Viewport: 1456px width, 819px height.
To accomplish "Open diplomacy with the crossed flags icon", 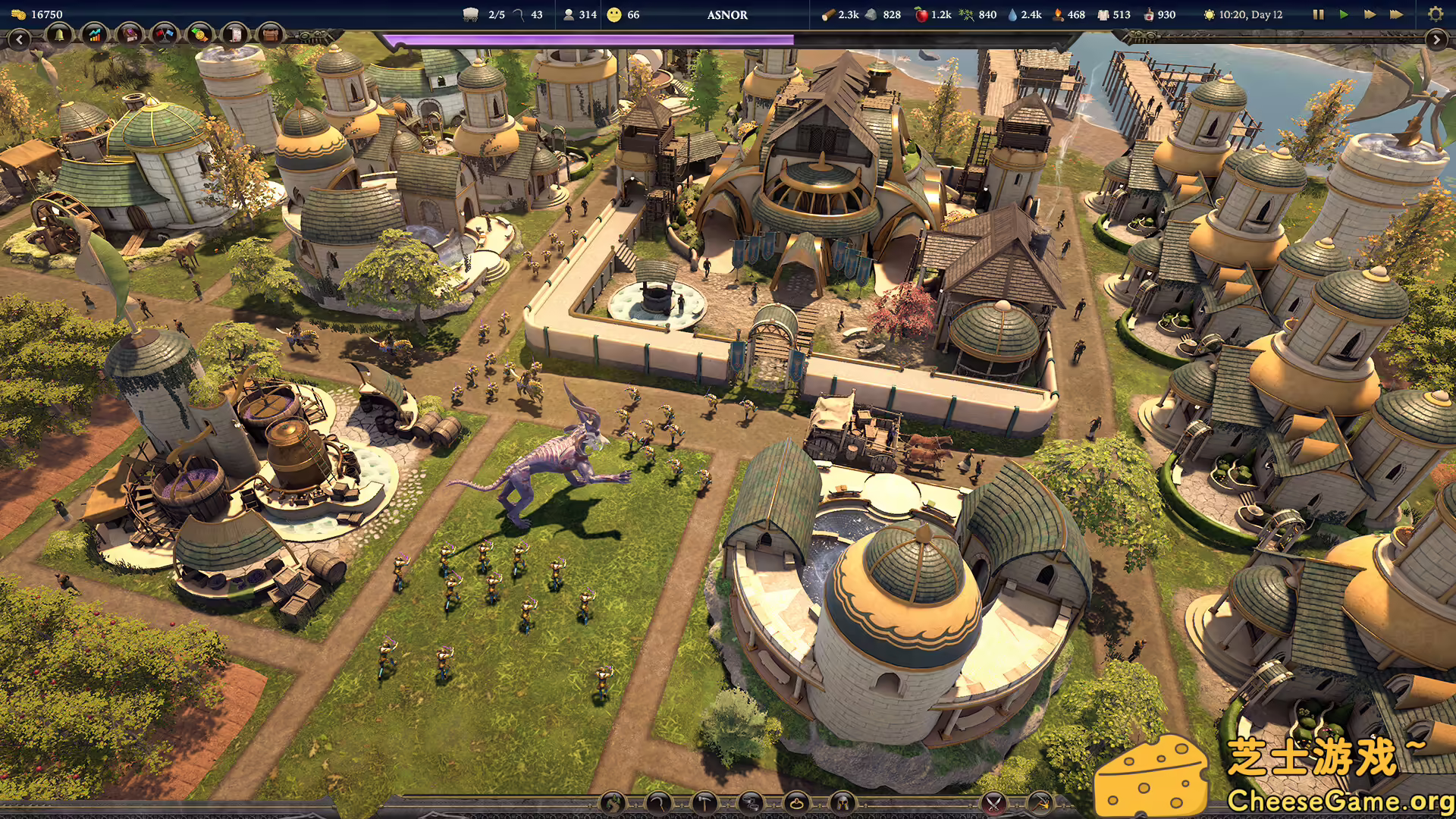I will point(165,34).
